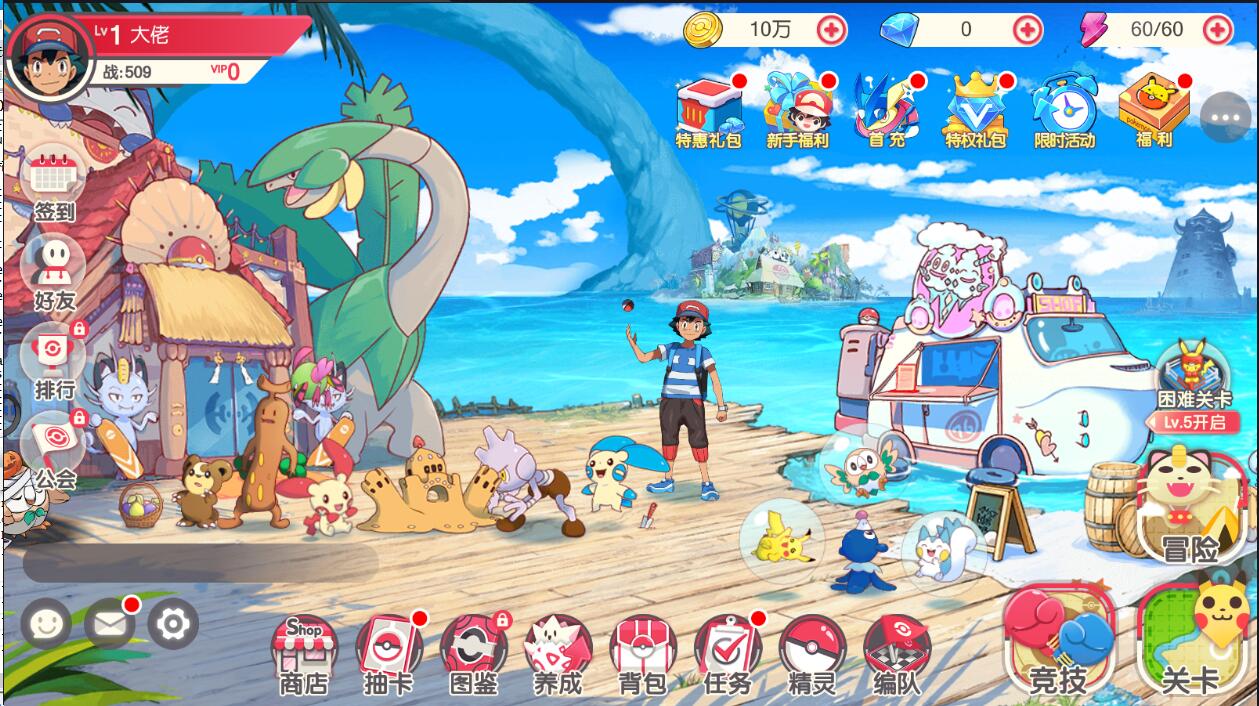Open the 商店 shop menu
Viewport: 1259px width, 706px height.
[304, 650]
